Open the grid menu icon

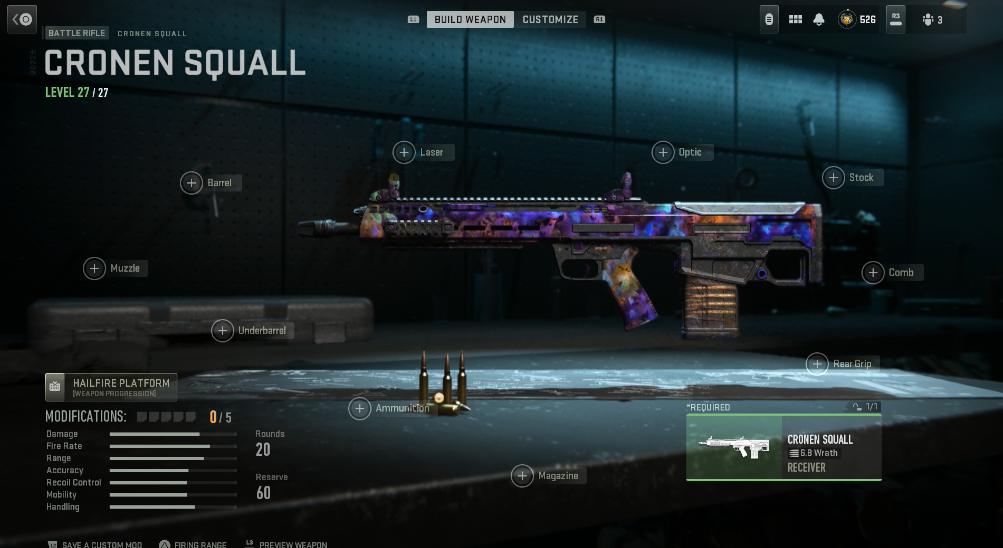click(x=796, y=19)
